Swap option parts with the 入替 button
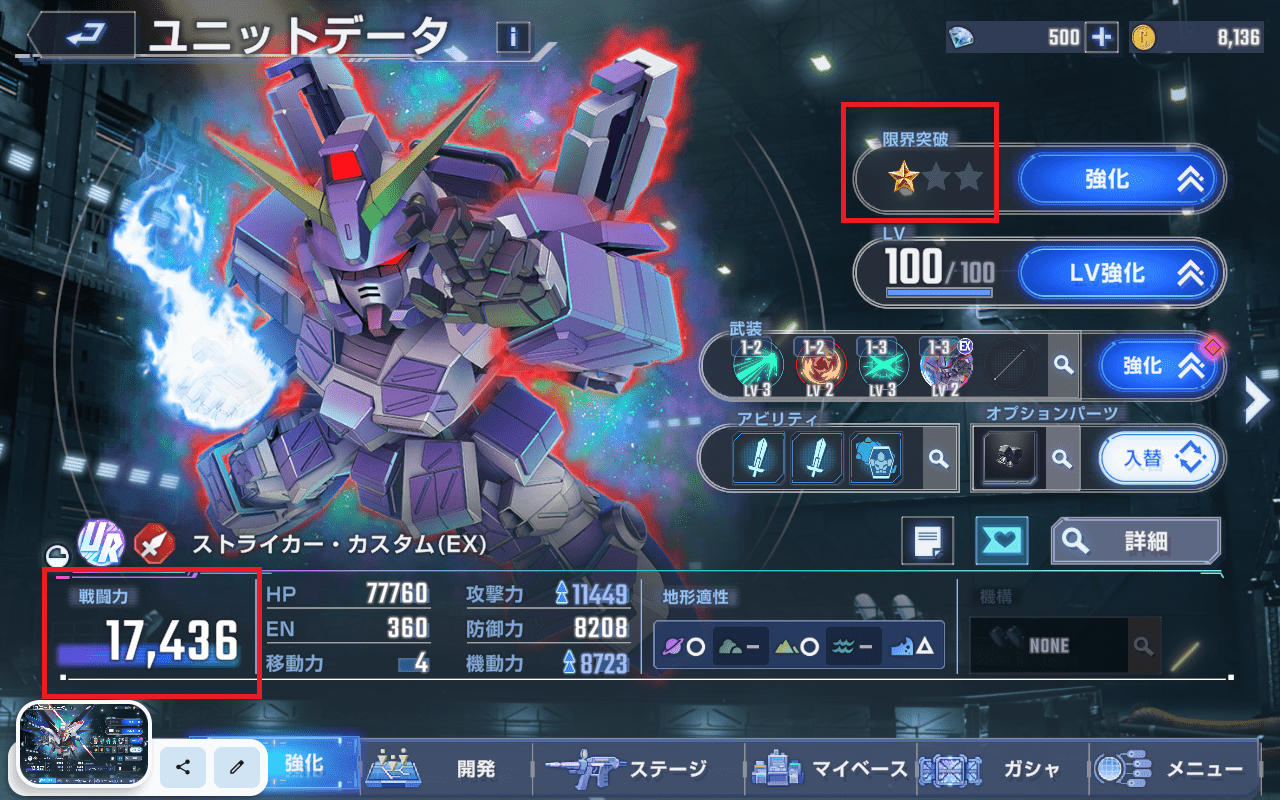The image size is (1280, 800). click(1160, 459)
